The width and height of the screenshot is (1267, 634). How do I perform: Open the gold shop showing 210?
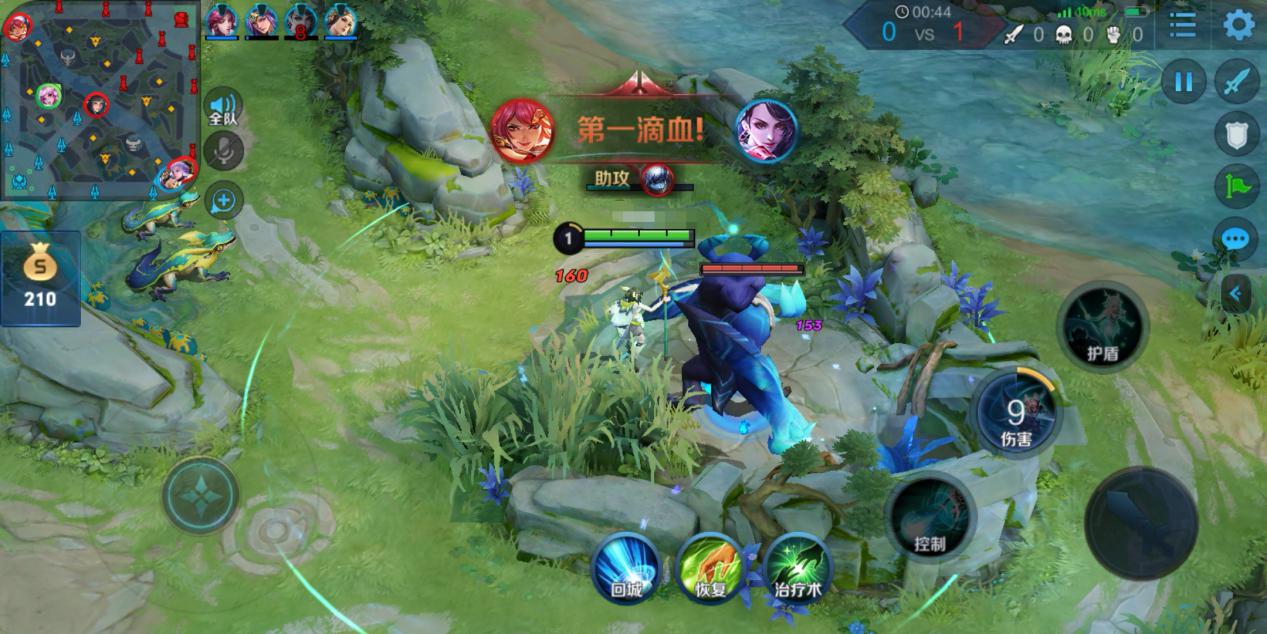click(x=40, y=278)
